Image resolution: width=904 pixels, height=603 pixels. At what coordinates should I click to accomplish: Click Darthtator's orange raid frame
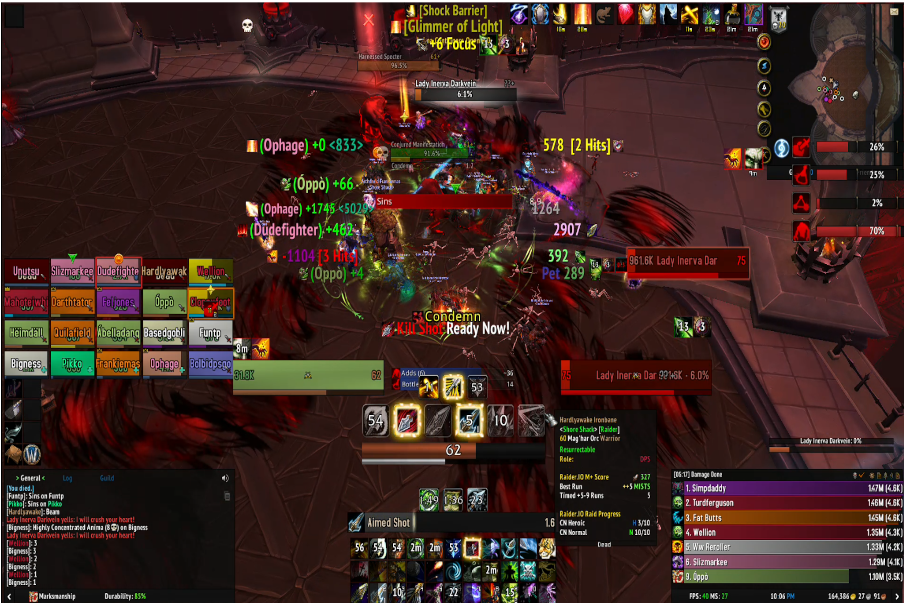pyautogui.click(x=71, y=302)
